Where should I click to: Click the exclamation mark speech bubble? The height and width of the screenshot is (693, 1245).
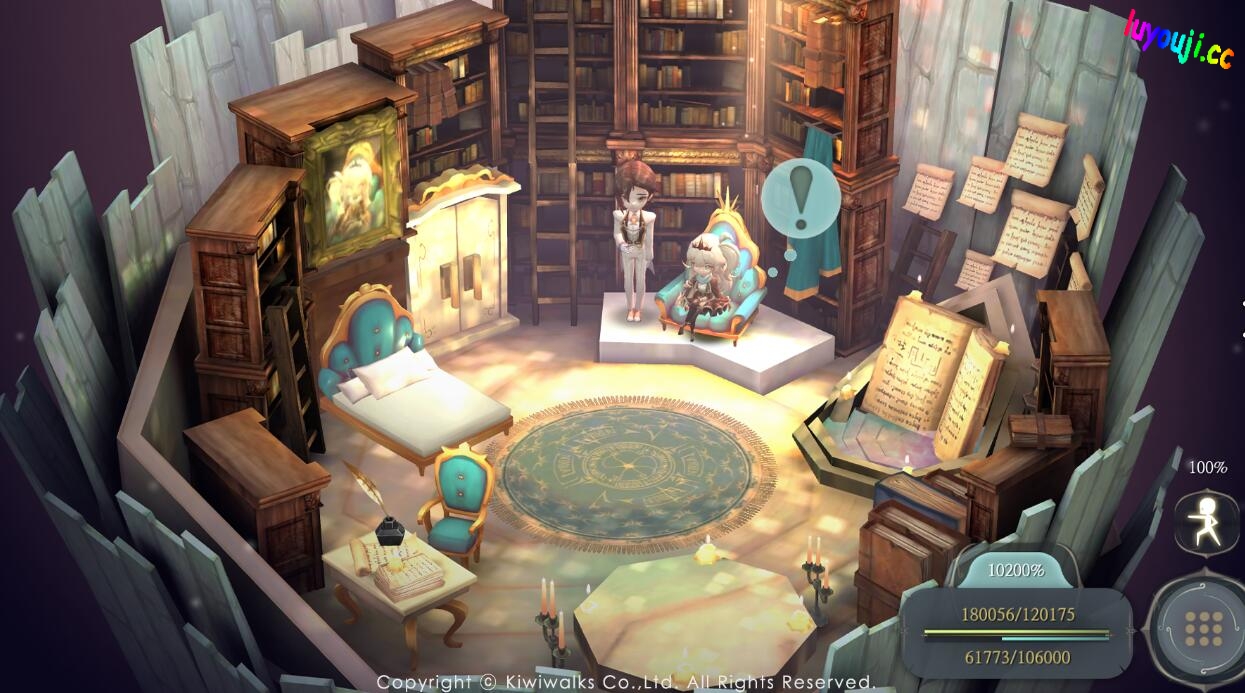[799, 199]
